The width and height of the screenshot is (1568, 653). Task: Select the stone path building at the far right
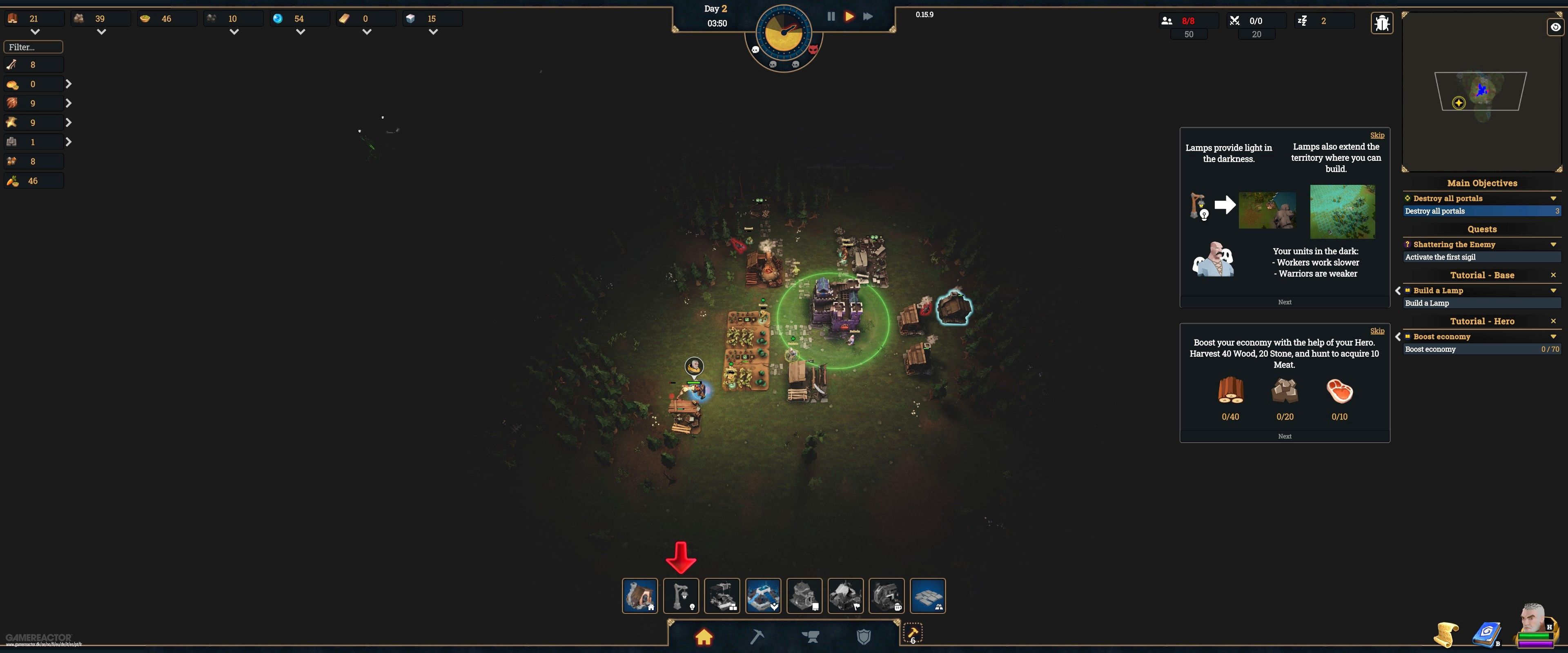click(928, 596)
